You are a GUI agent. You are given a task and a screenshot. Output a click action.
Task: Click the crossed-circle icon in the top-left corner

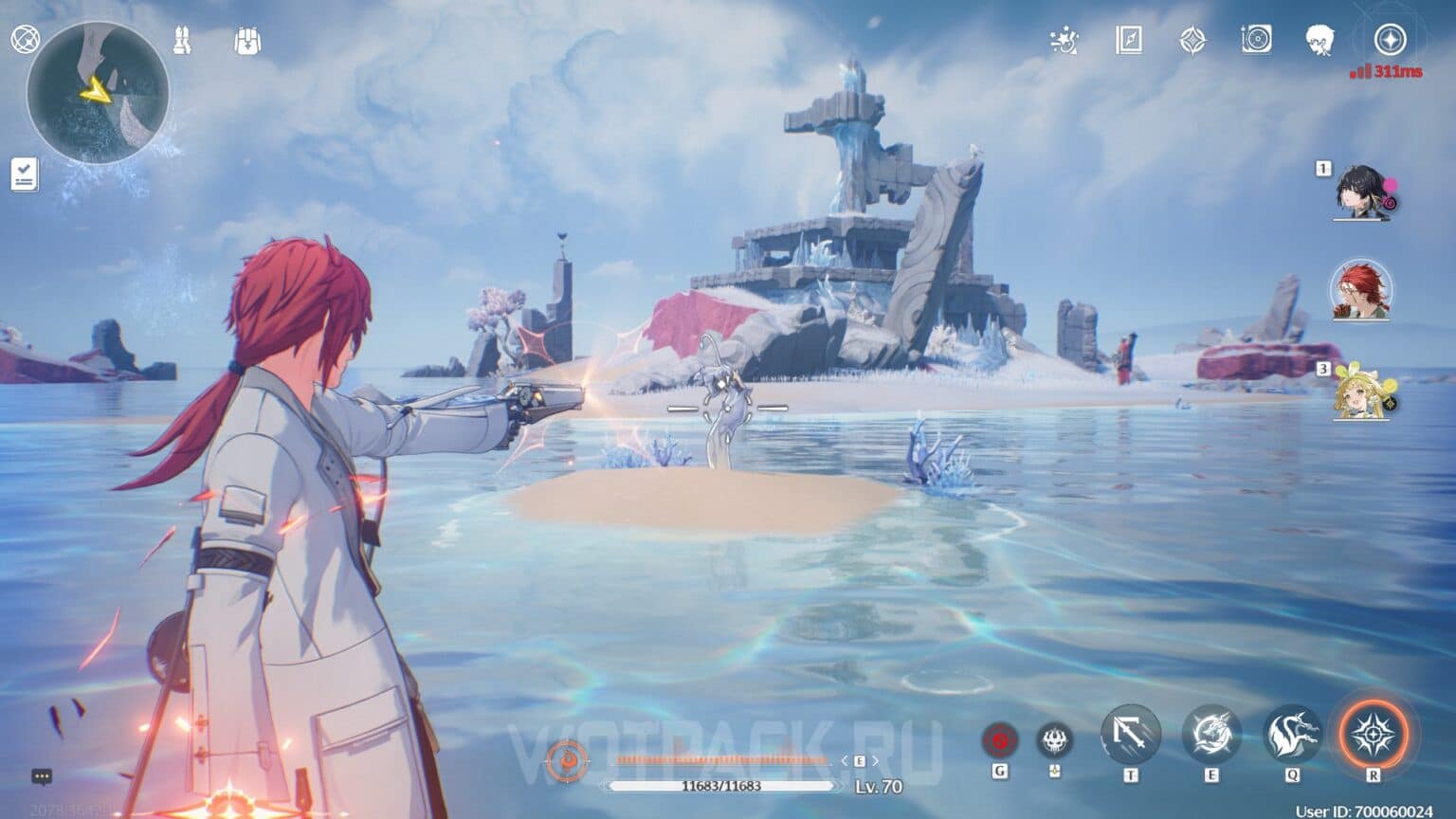[x=25, y=40]
